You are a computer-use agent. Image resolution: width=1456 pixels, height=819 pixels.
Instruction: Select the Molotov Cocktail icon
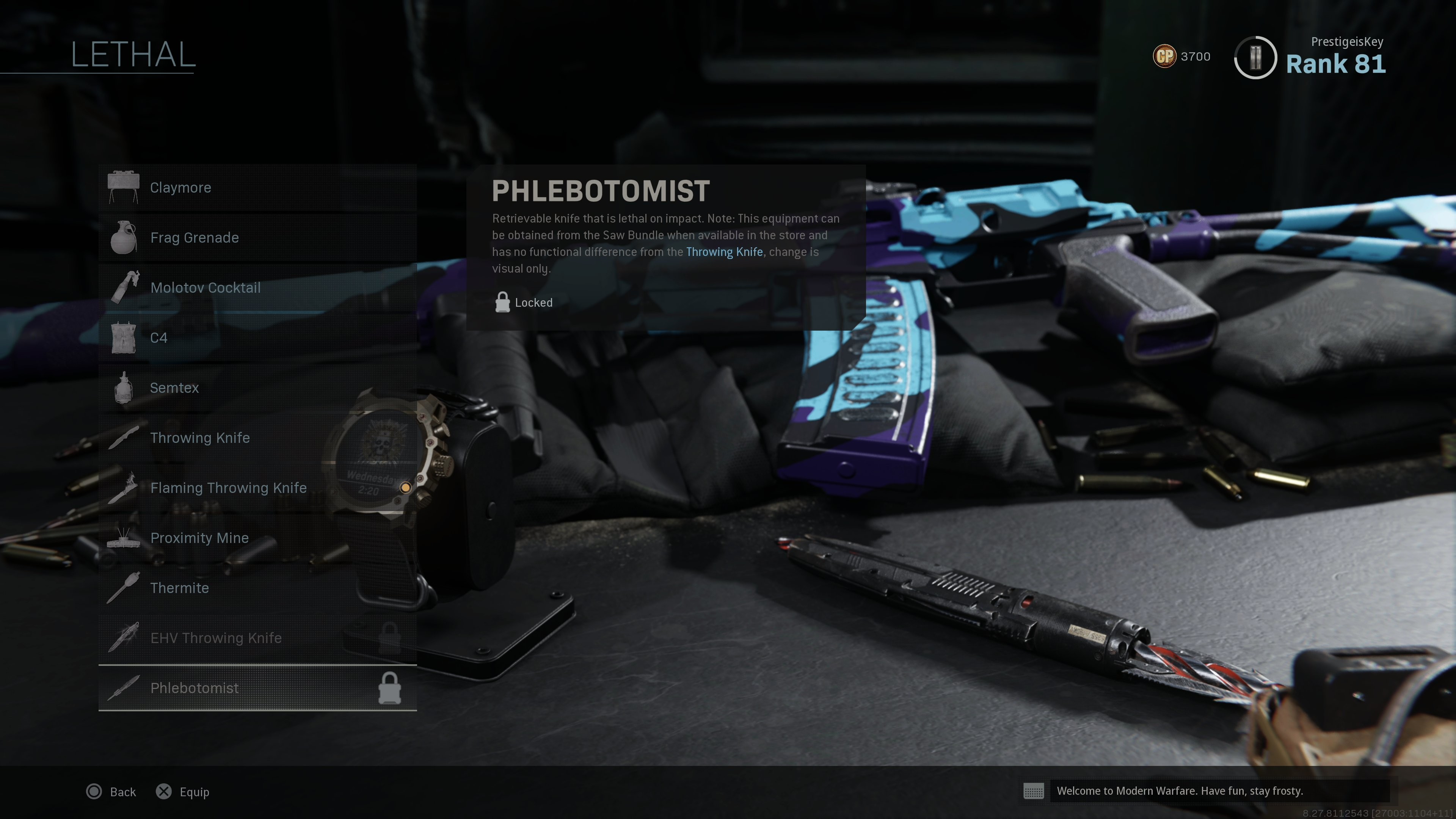pyautogui.click(x=124, y=287)
